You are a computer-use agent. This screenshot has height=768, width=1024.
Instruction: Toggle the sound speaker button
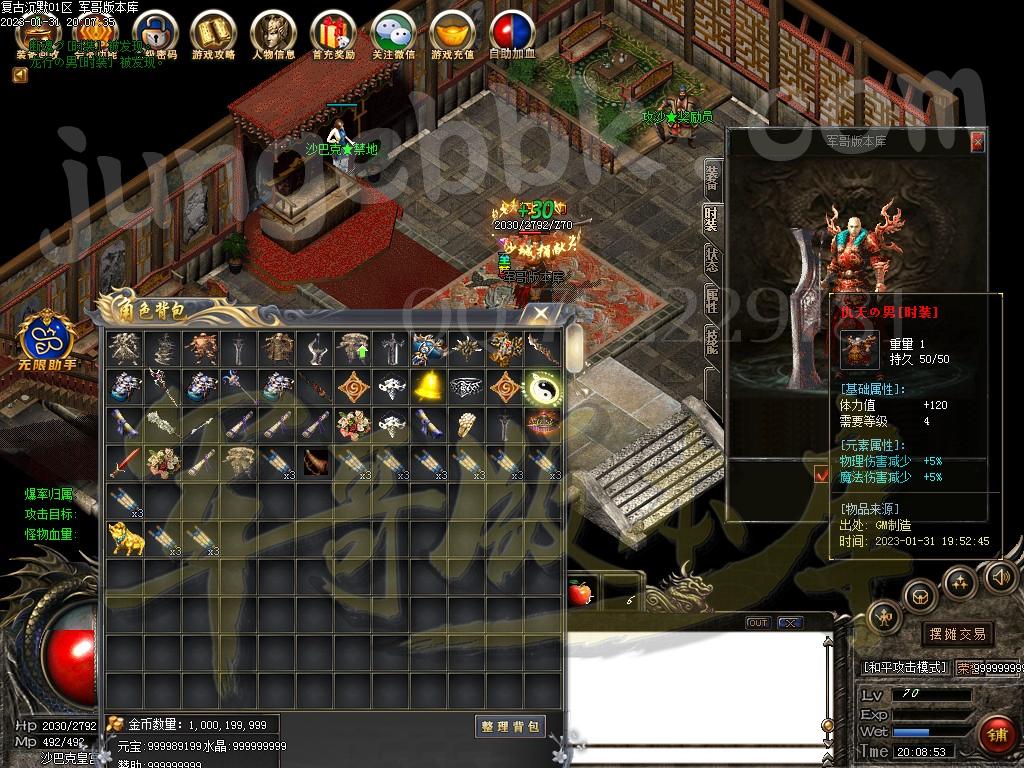coord(1001,575)
